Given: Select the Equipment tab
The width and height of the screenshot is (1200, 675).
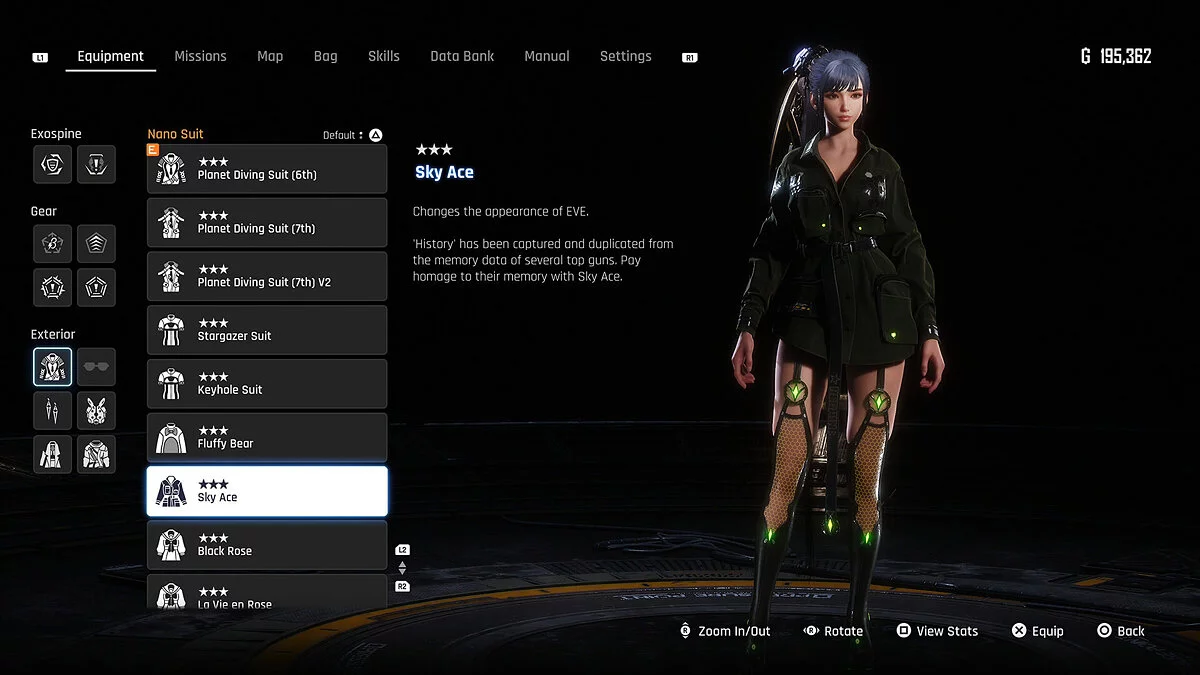Looking at the screenshot, I should pyautogui.click(x=111, y=56).
